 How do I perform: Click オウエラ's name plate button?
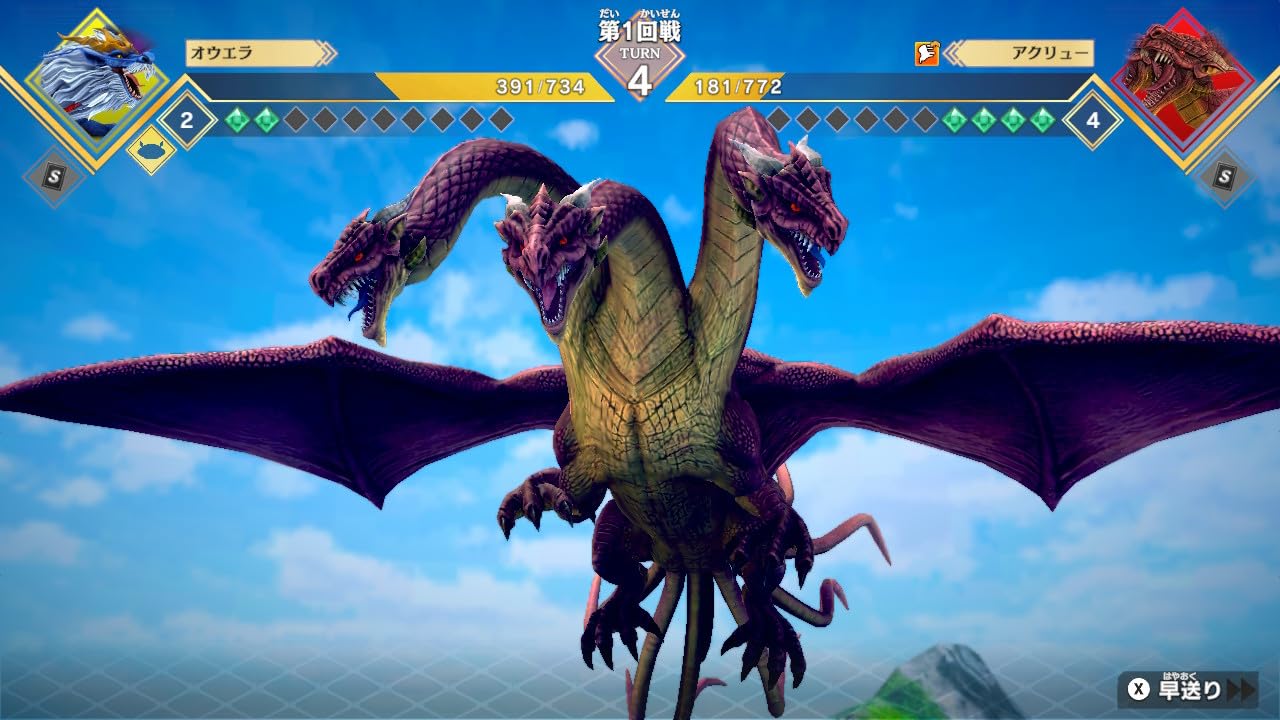point(250,54)
